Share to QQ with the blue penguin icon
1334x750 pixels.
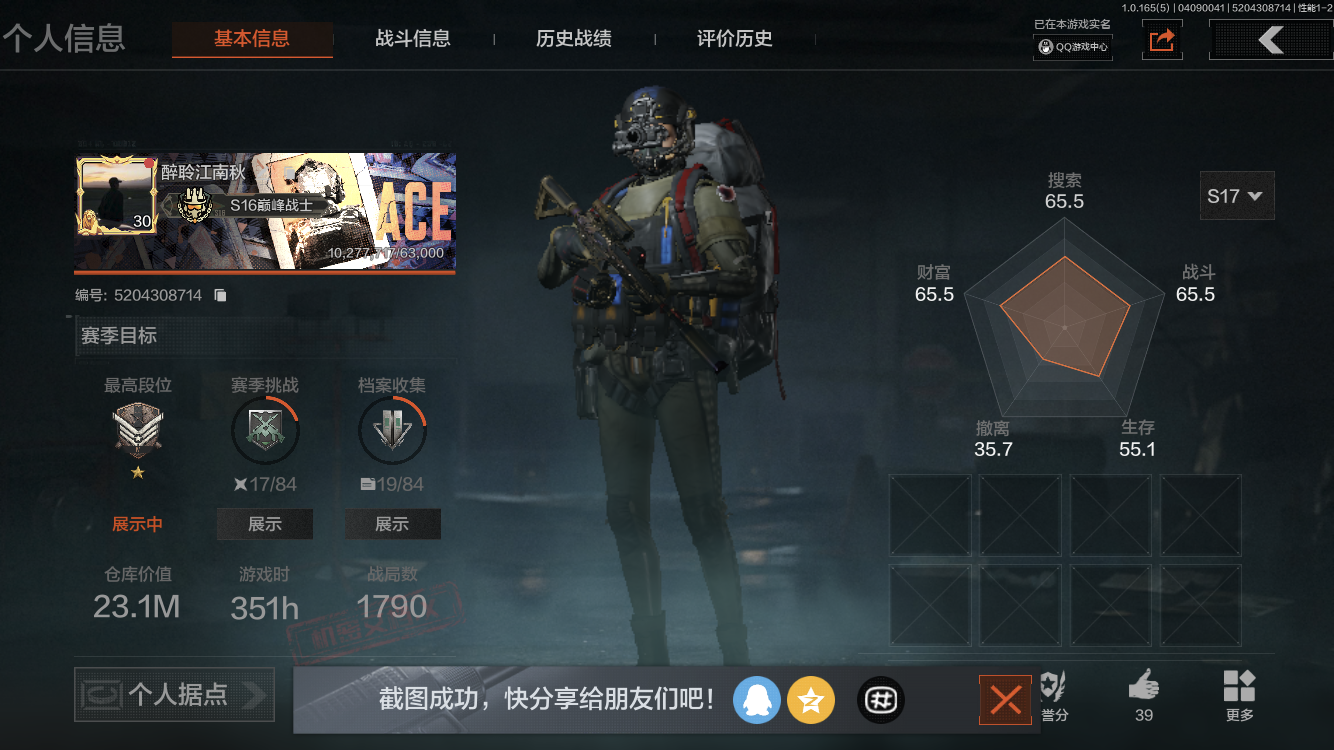(757, 700)
